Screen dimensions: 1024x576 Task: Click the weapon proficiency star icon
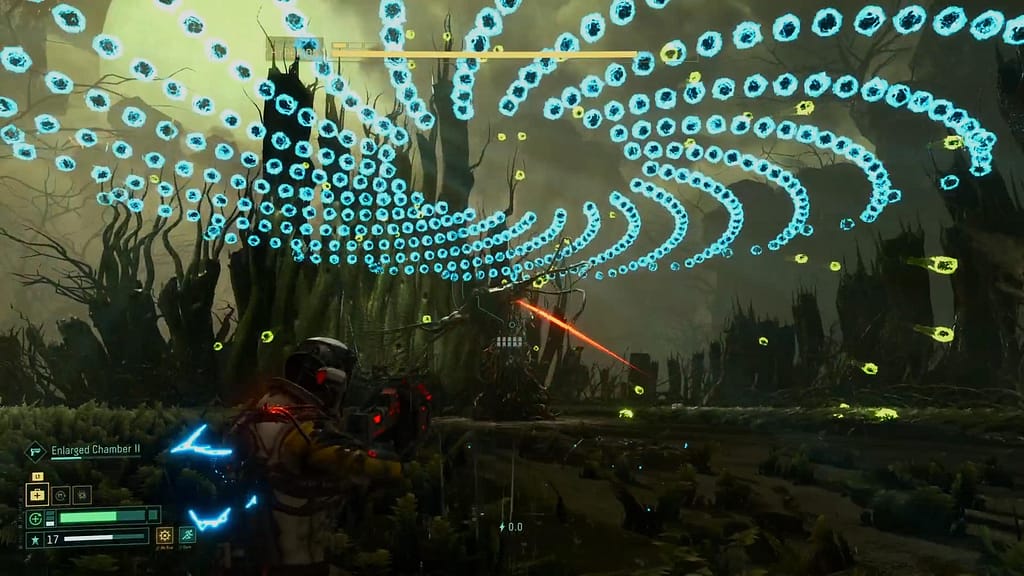(35, 540)
